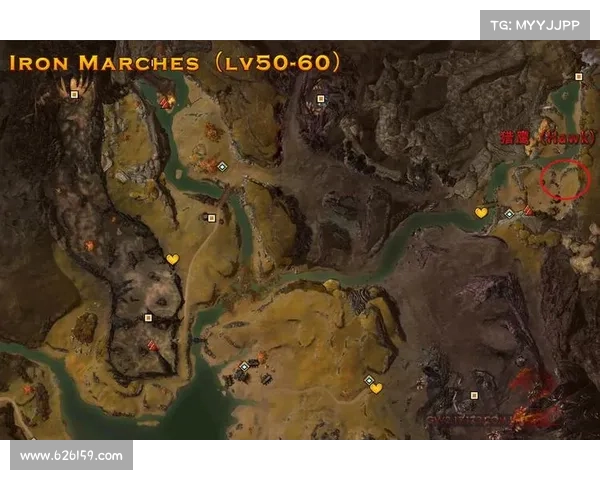Image resolution: width=600 pixels, height=480 pixels.
Task: Click the waypoint diamond overlapping a heart
Action: tap(369, 380)
